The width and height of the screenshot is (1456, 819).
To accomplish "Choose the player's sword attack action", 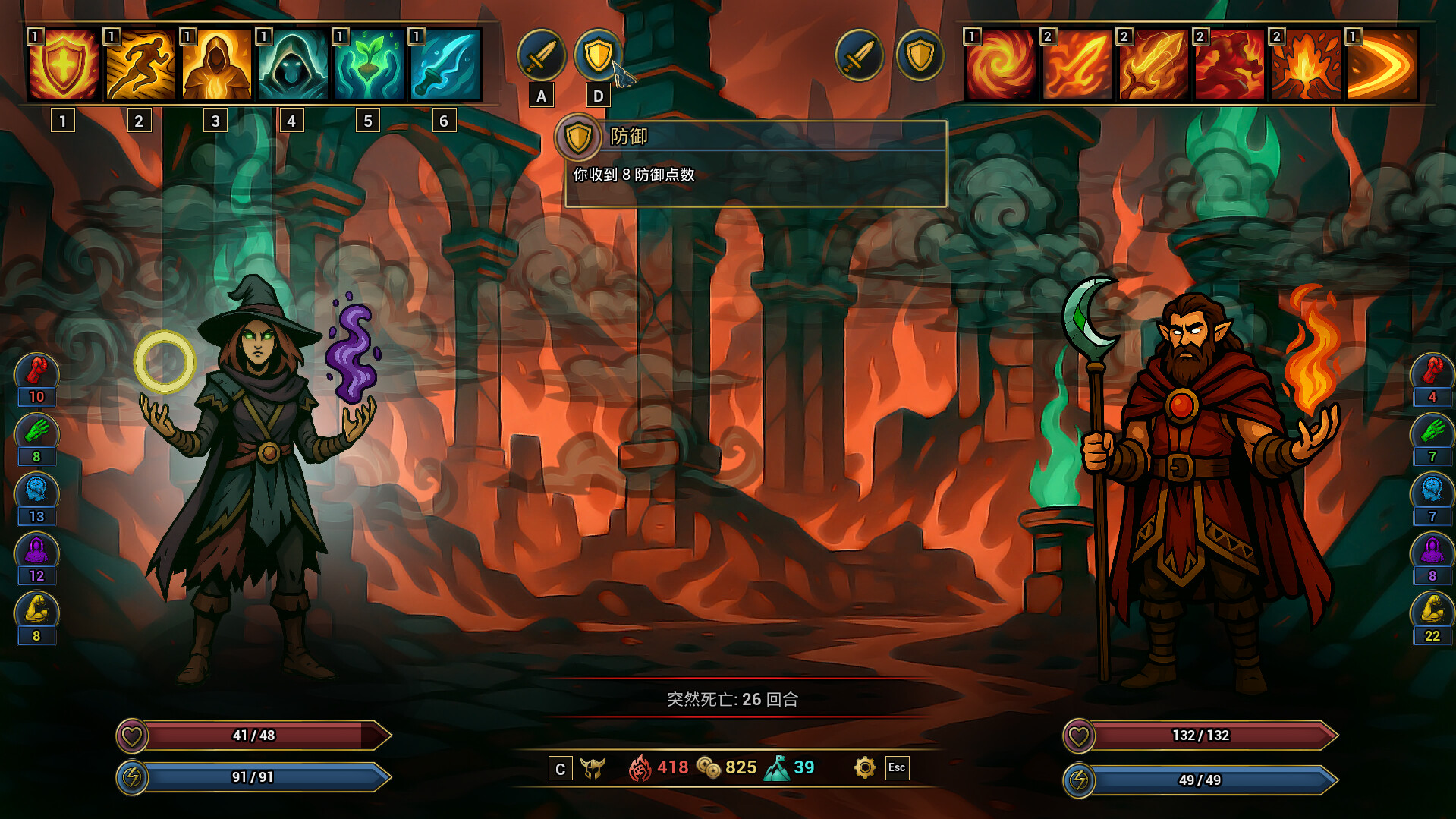I will 541,55.
